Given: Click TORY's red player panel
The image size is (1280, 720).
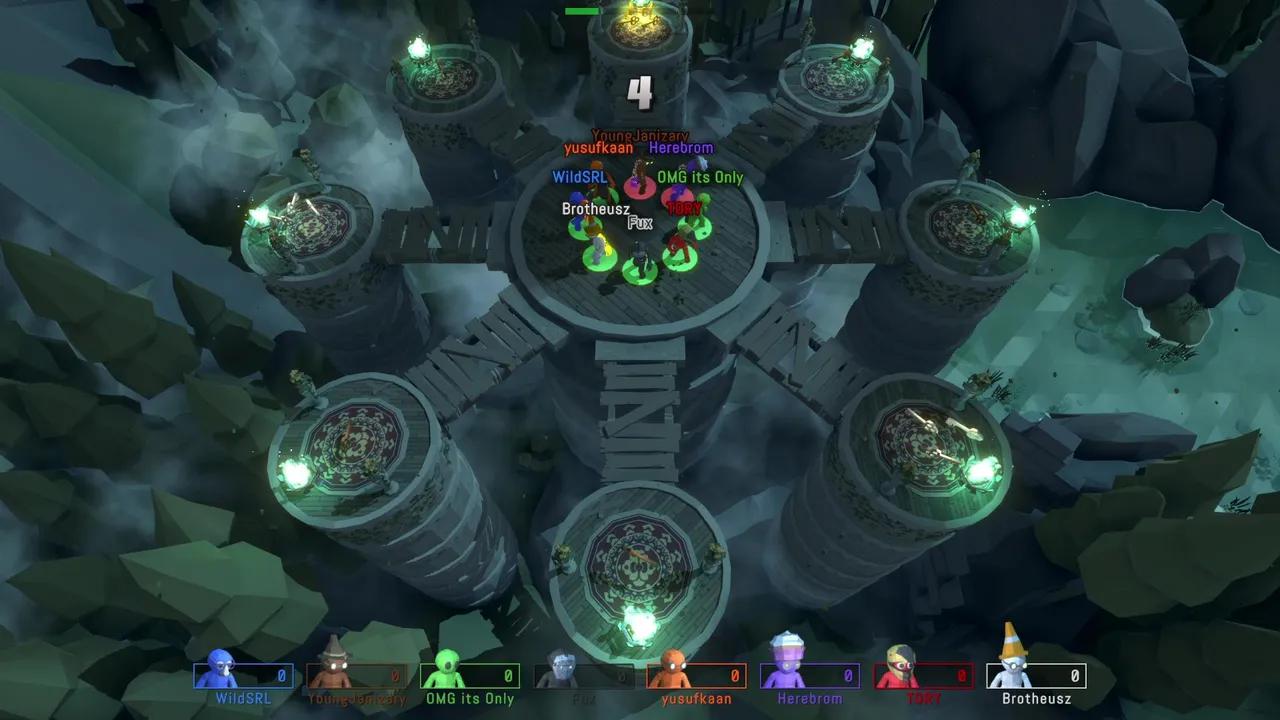Looking at the screenshot, I should 924,676.
